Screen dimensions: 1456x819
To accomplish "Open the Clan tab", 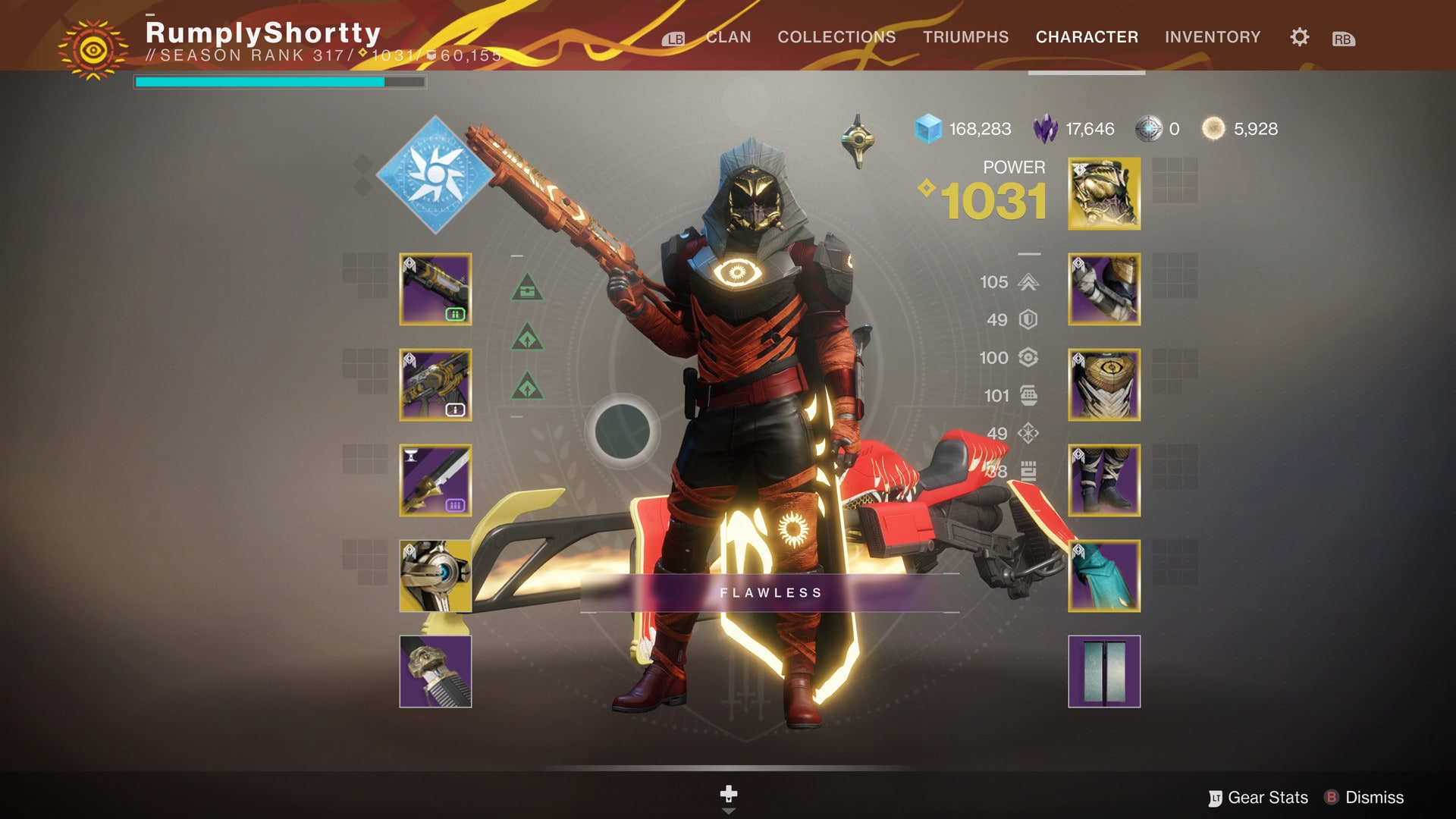I will tap(728, 37).
